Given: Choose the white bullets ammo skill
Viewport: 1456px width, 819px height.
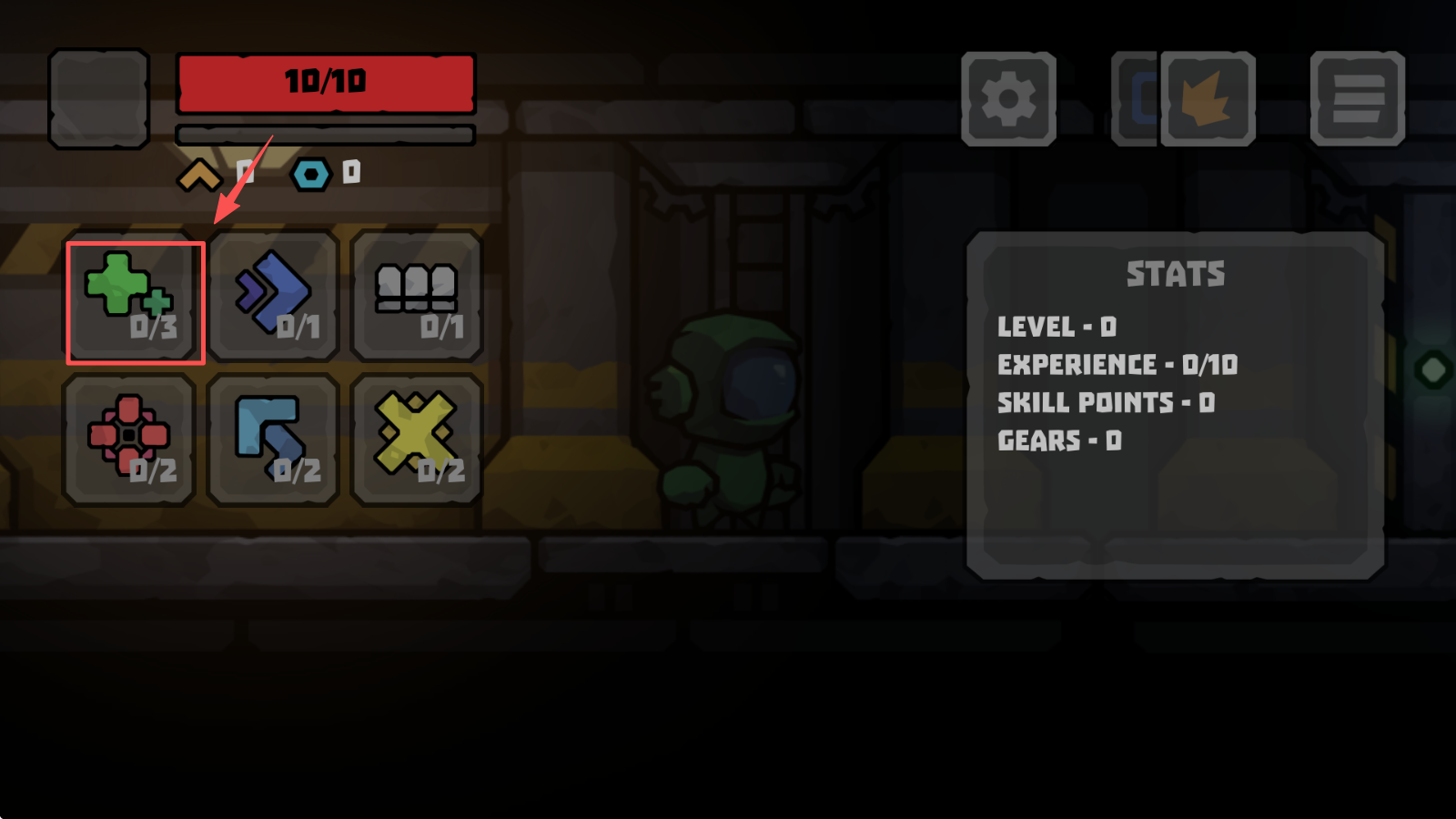Looking at the screenshot, I should 417,297.
